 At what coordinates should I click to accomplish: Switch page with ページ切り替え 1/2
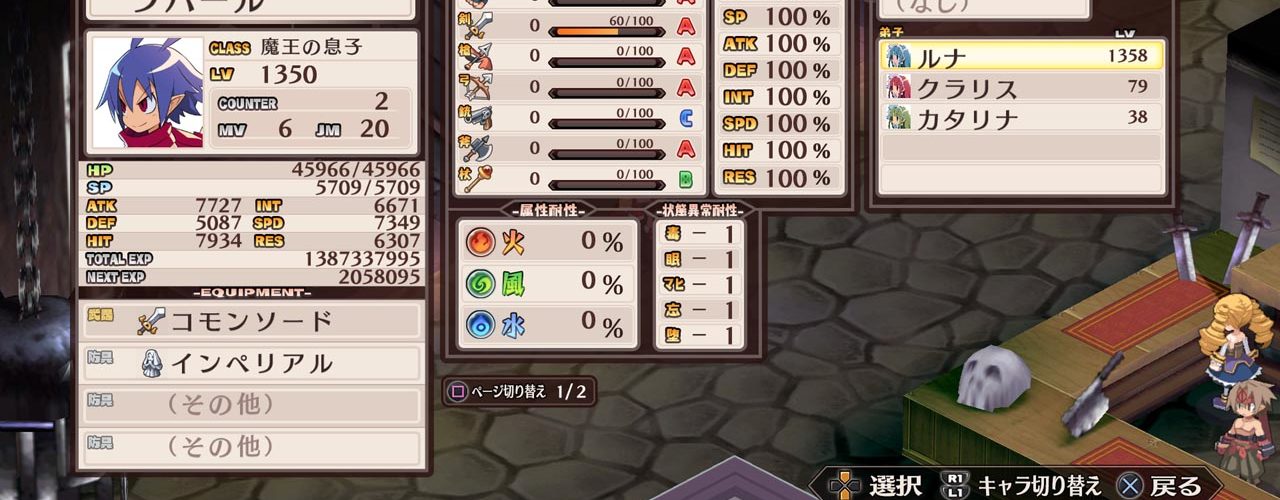[x=519, y=391]
